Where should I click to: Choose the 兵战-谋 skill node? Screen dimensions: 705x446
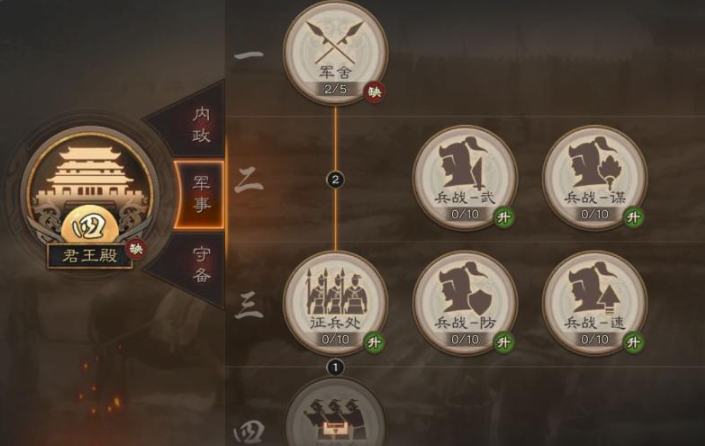pos(594,176)
